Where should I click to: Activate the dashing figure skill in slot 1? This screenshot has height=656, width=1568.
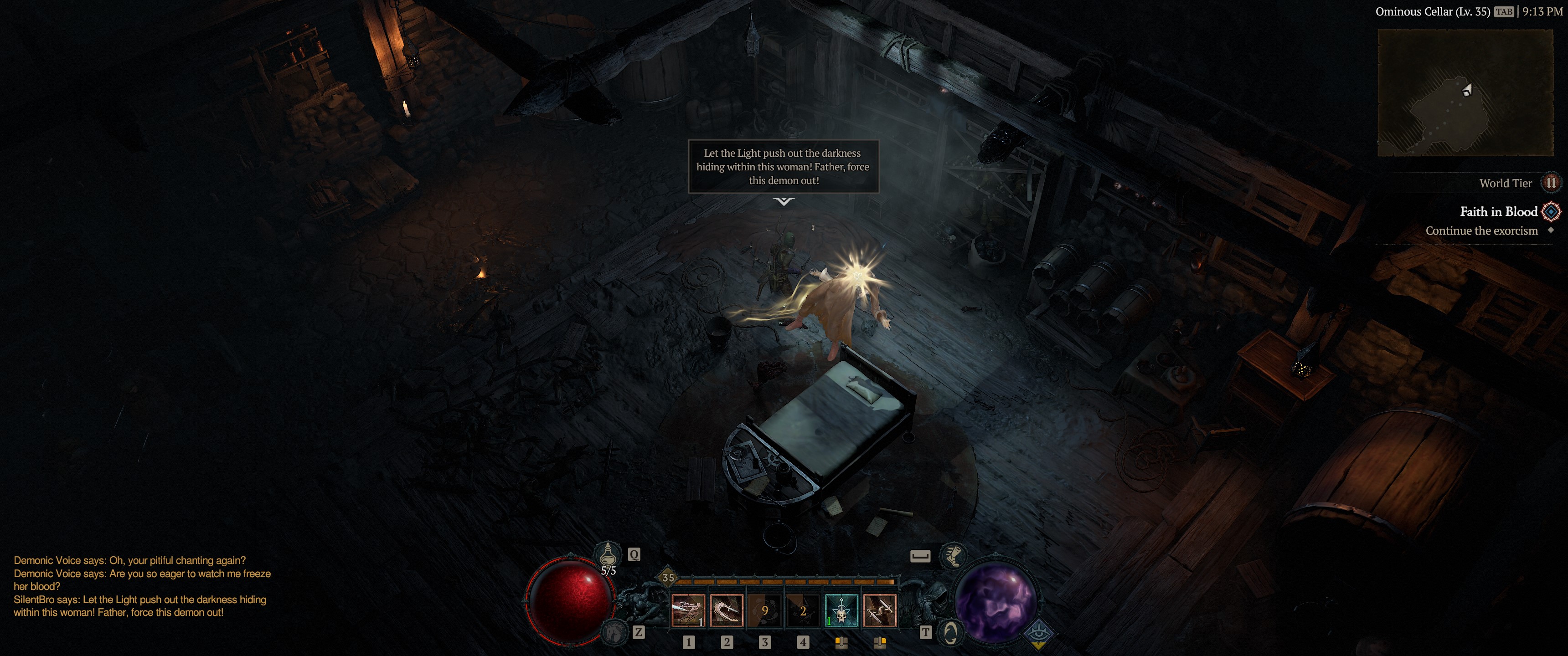coord(688,610)
